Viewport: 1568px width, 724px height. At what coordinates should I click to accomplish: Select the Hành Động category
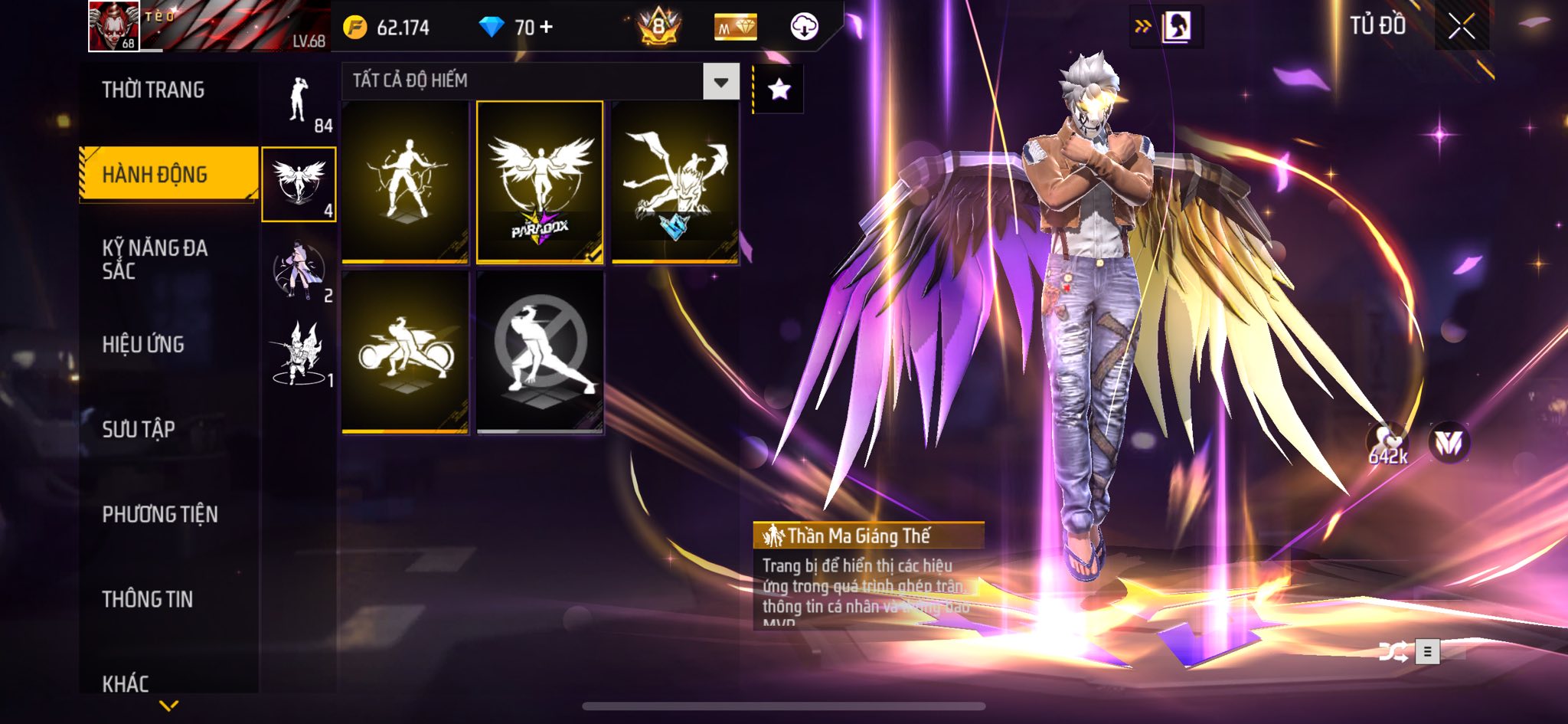pos(155,175)
